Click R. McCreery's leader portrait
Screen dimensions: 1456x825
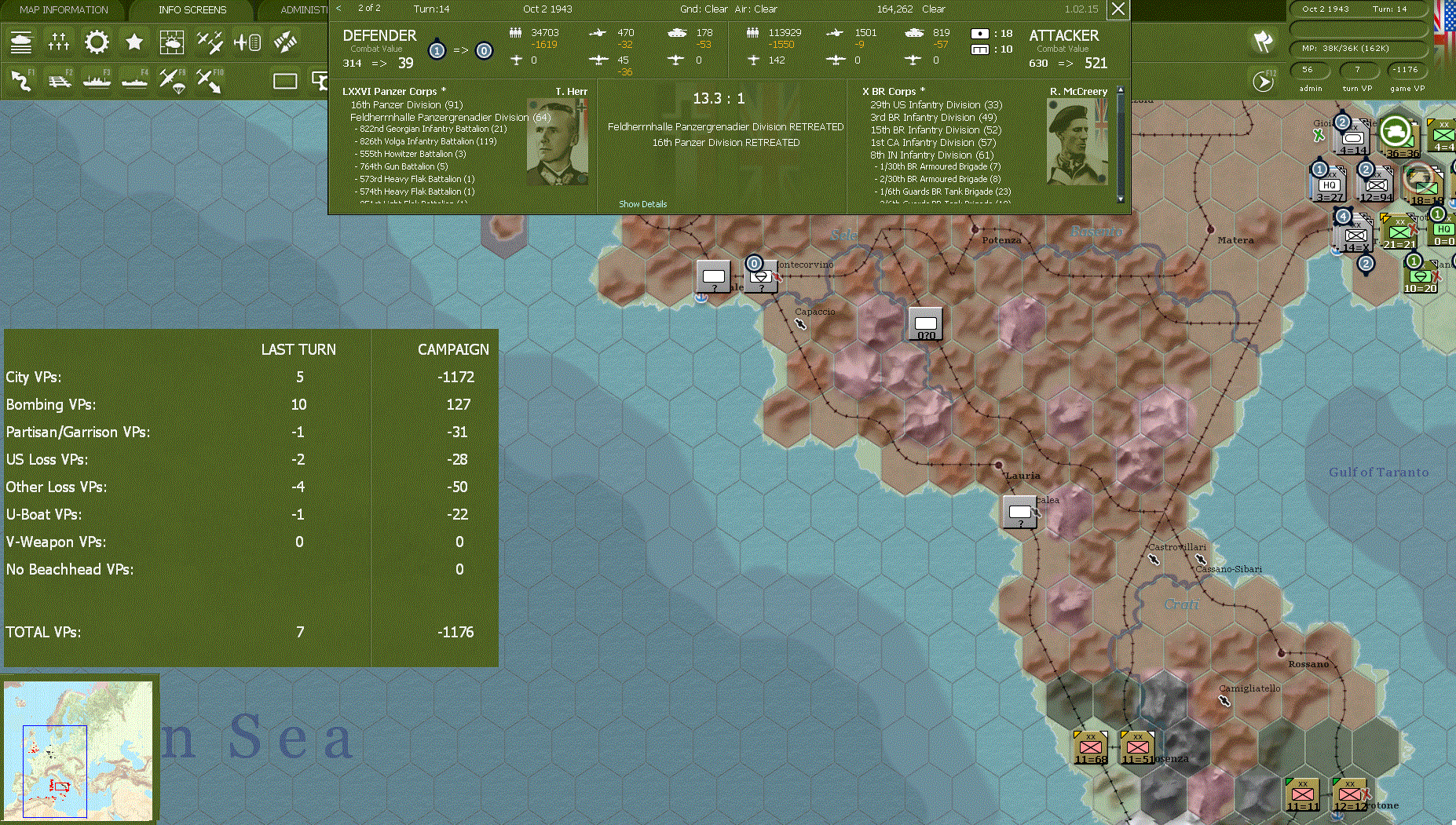[1077, 141]
